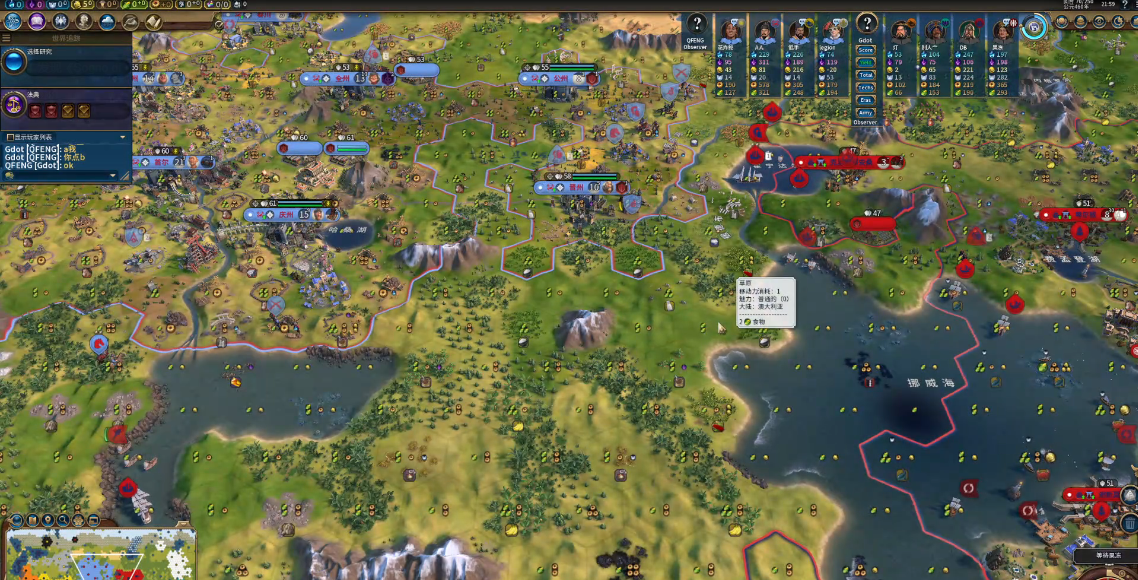The image size is (1138, 580).
Task: Click the QFENG observer portrait
Action: (x=695, y=24)
